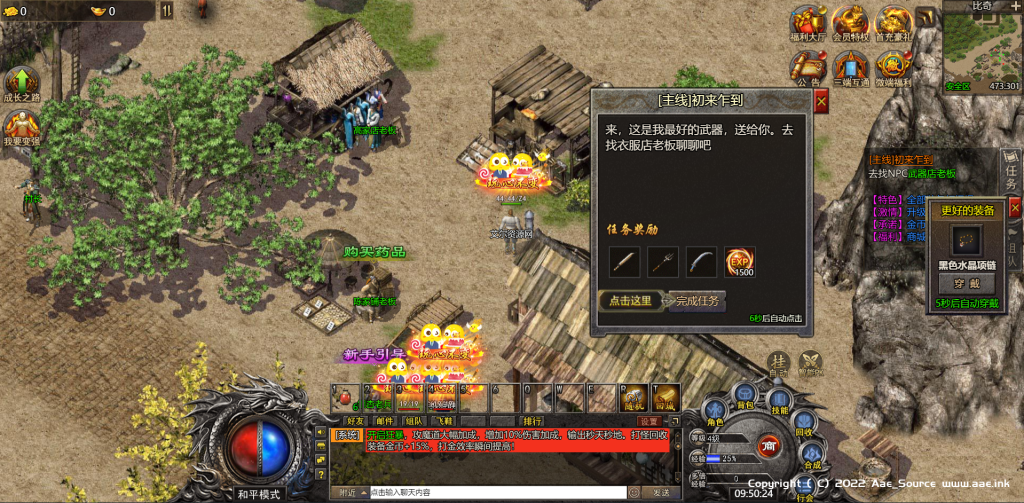Open the 首充豪礼 first recharge gift icon
The image size is (1024, 503).
[x=892, y=24]
